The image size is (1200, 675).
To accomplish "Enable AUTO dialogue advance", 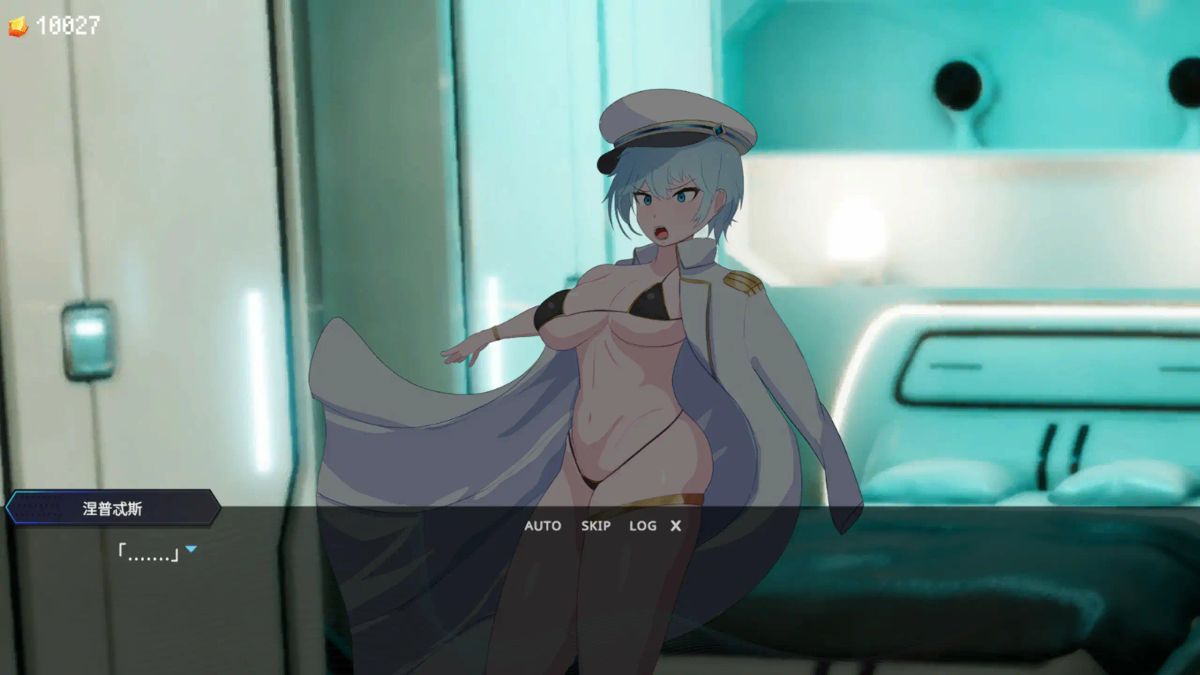I will [x=543, y=525].
